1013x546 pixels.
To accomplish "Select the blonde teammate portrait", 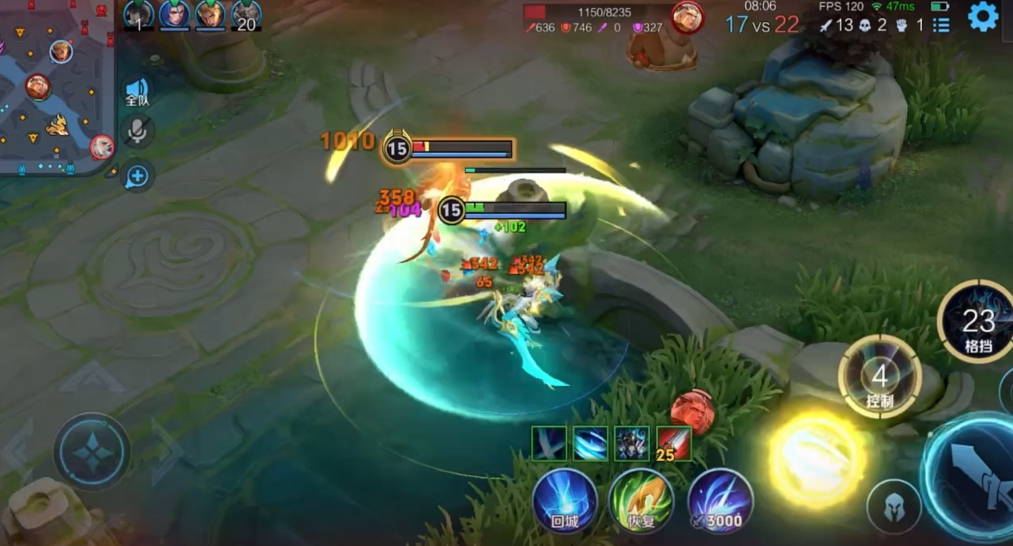I will pyautogui.click(x=210, y=14).
